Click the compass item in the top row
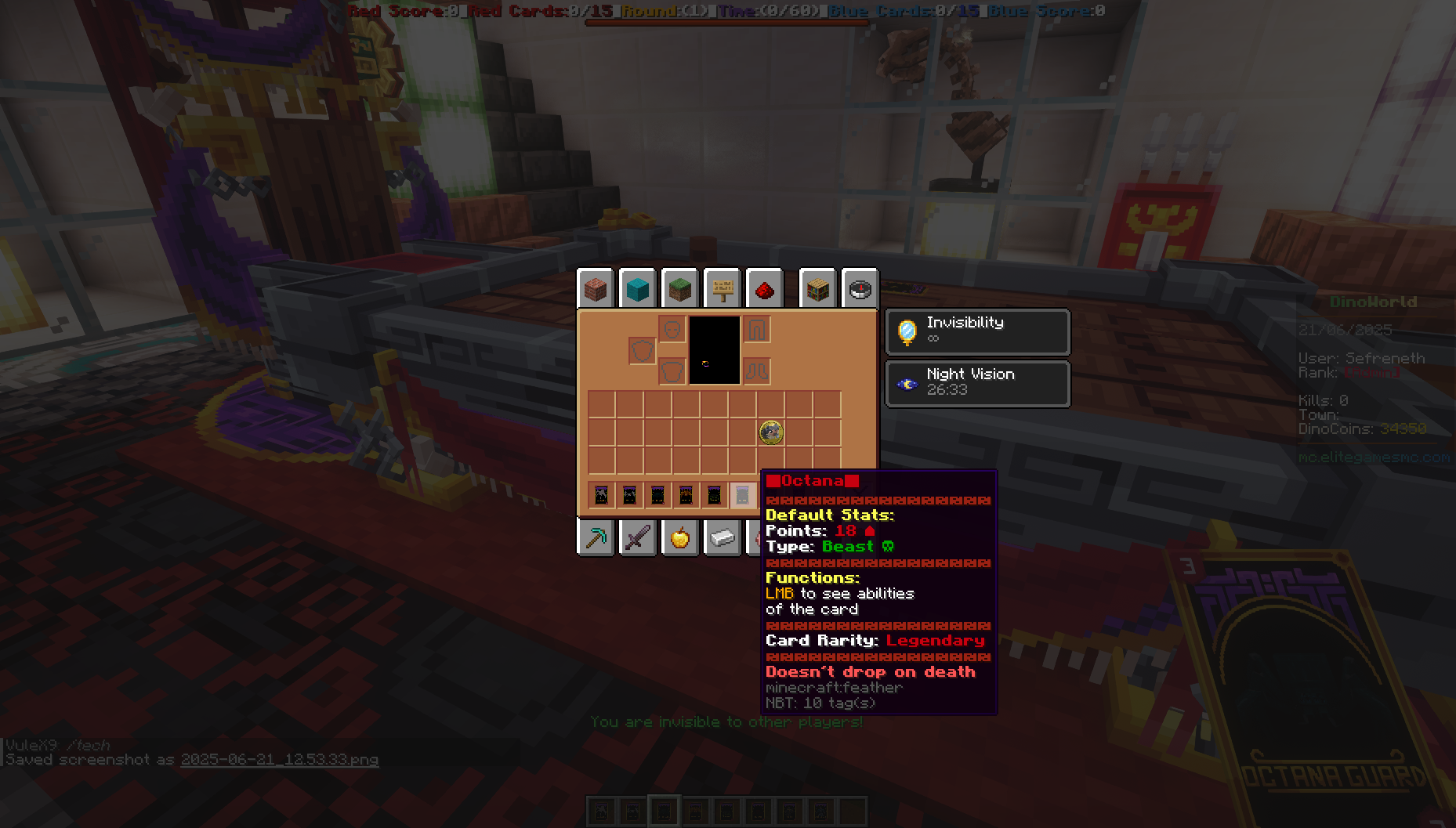 (x=860, y=289)
